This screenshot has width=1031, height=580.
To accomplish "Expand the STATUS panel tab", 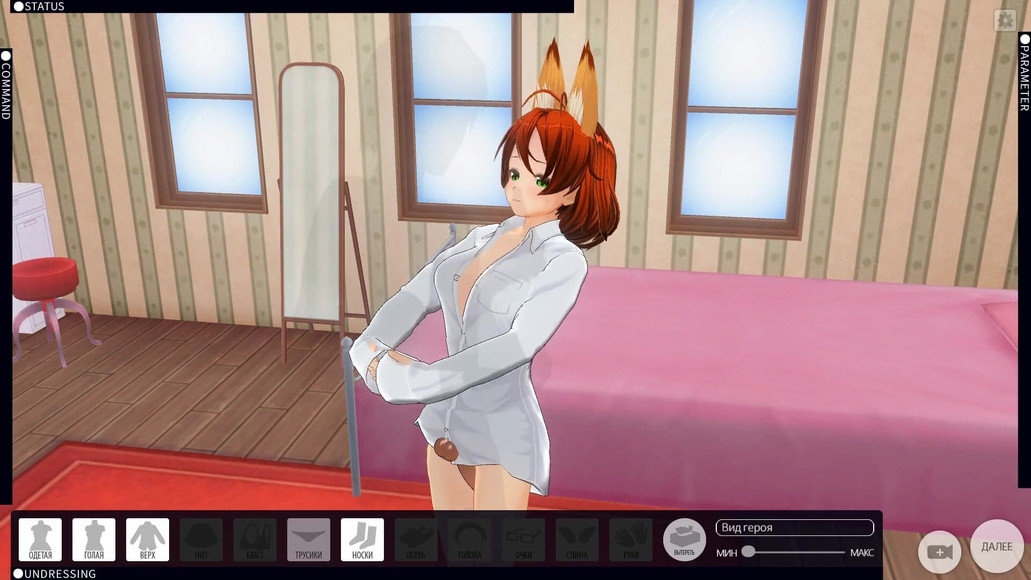I will coord(40,7).
